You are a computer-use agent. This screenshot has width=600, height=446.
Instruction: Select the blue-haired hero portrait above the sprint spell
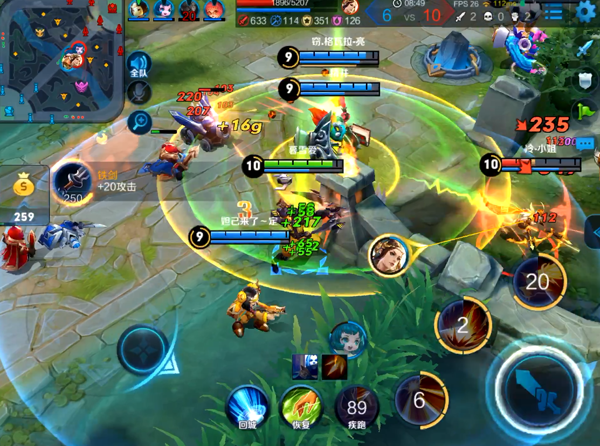pos(349,338)
